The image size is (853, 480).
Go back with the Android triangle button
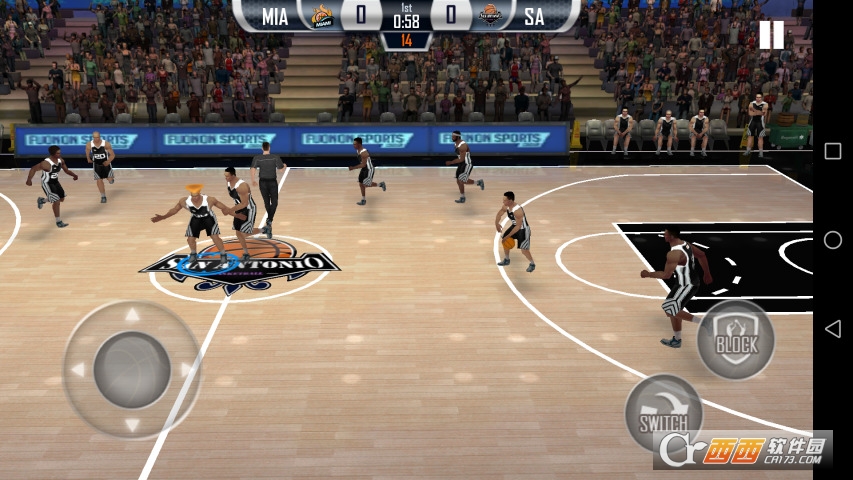(832, 328)
